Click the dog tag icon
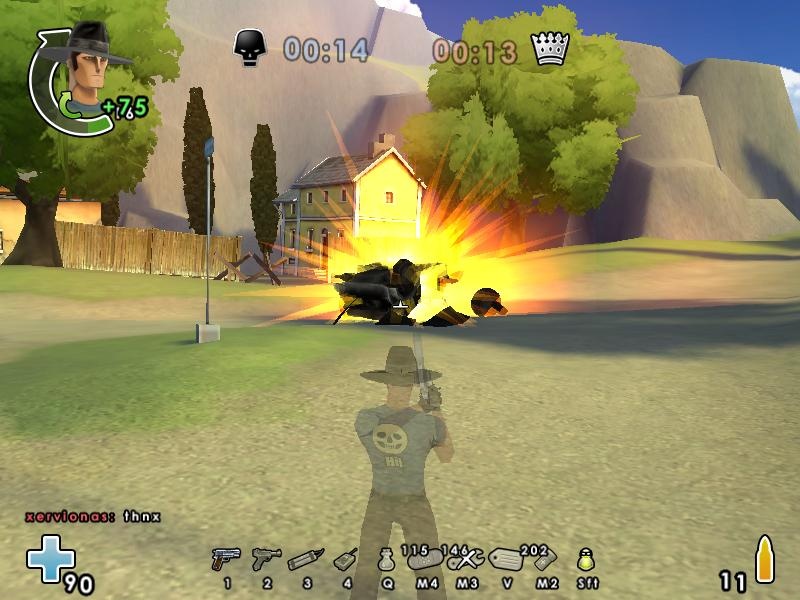The height and width of the screenshot is (600, 800). (x=506, y=560)
